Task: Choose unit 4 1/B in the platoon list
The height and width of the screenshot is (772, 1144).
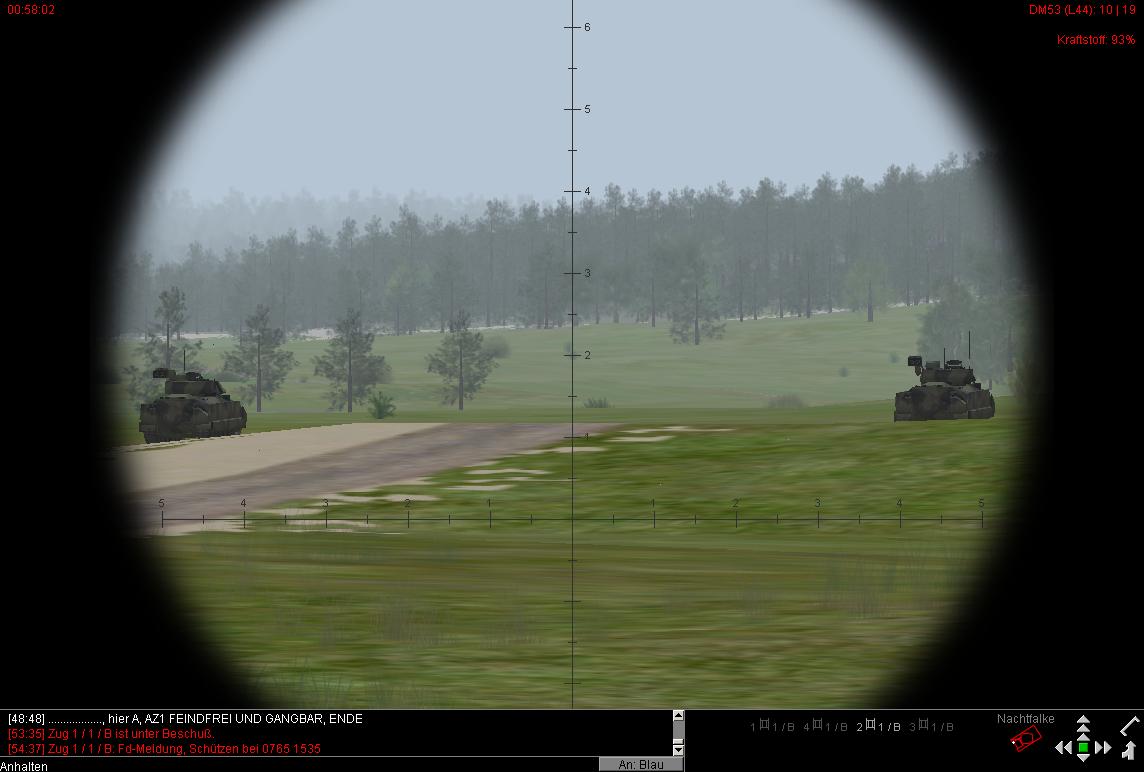Action: 825,727
